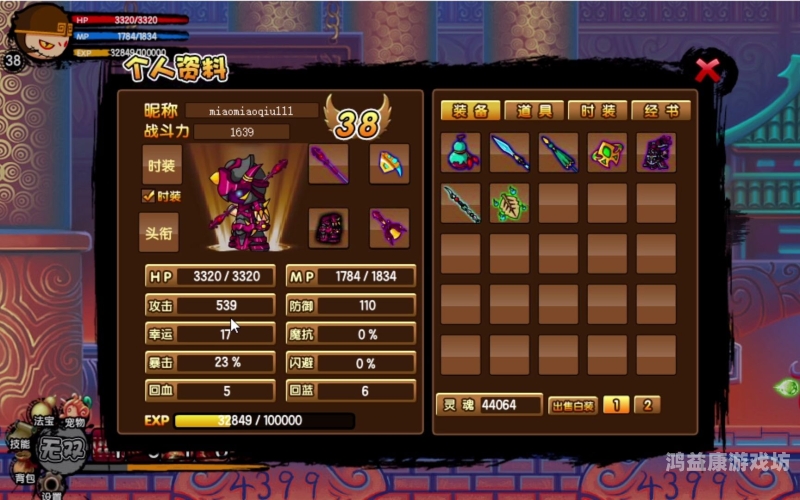Select the equipped purple staff weapon slot
This screenshot has height=500, width=800.
click(x=328, y=165)
